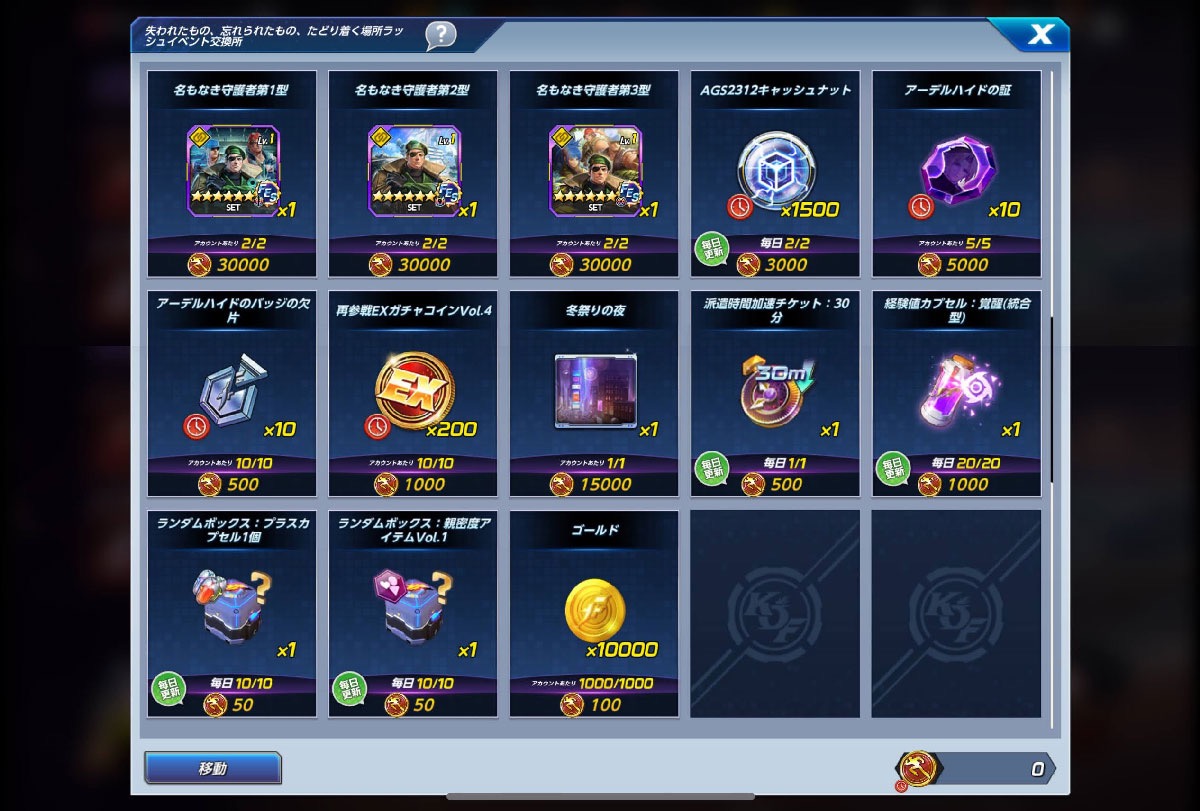Choose the AGS2312キャッシュナット item
1200x811 pixels.
click(x=775, y=172)
